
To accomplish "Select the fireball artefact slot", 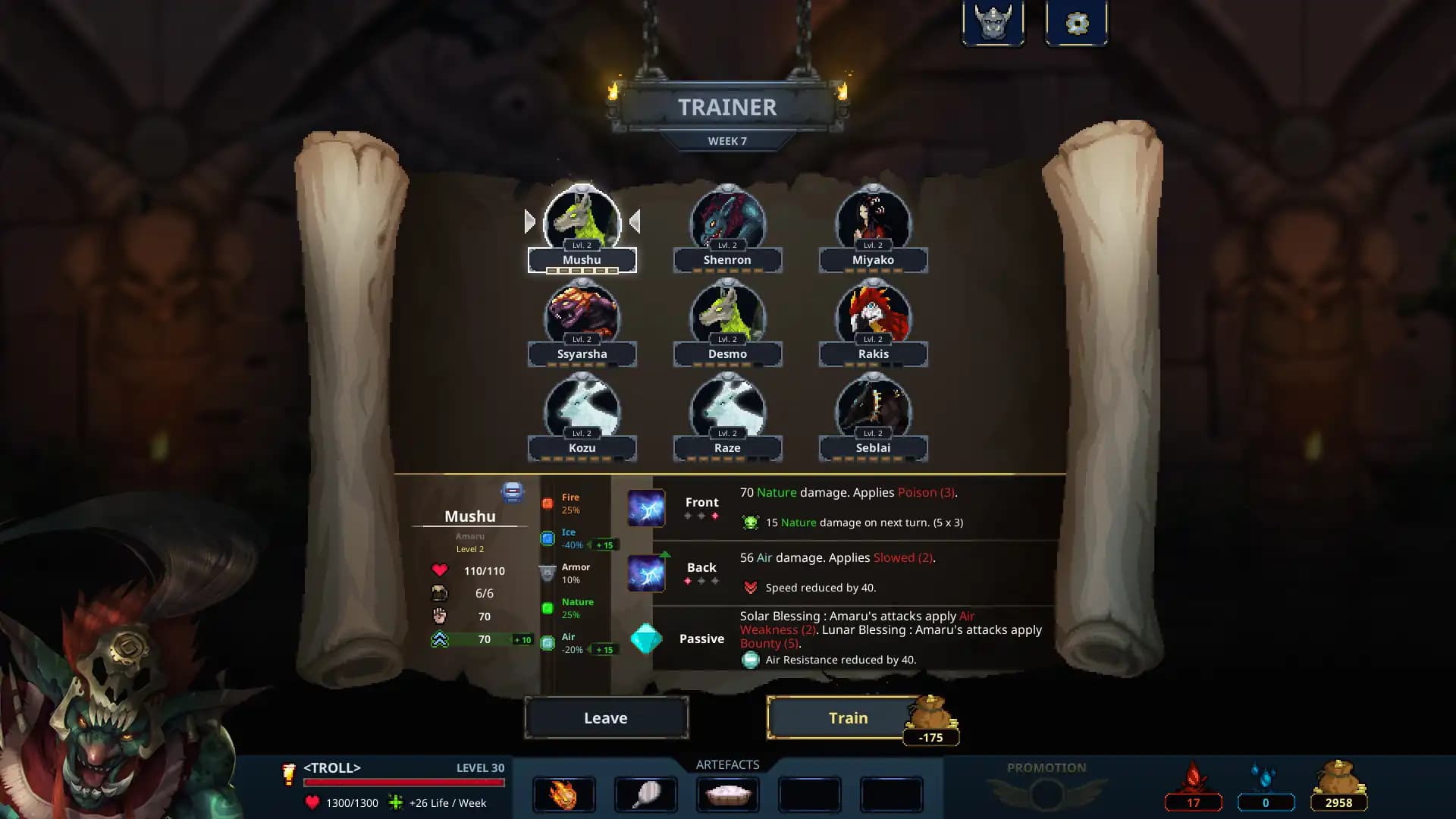I will coord(563,795).
